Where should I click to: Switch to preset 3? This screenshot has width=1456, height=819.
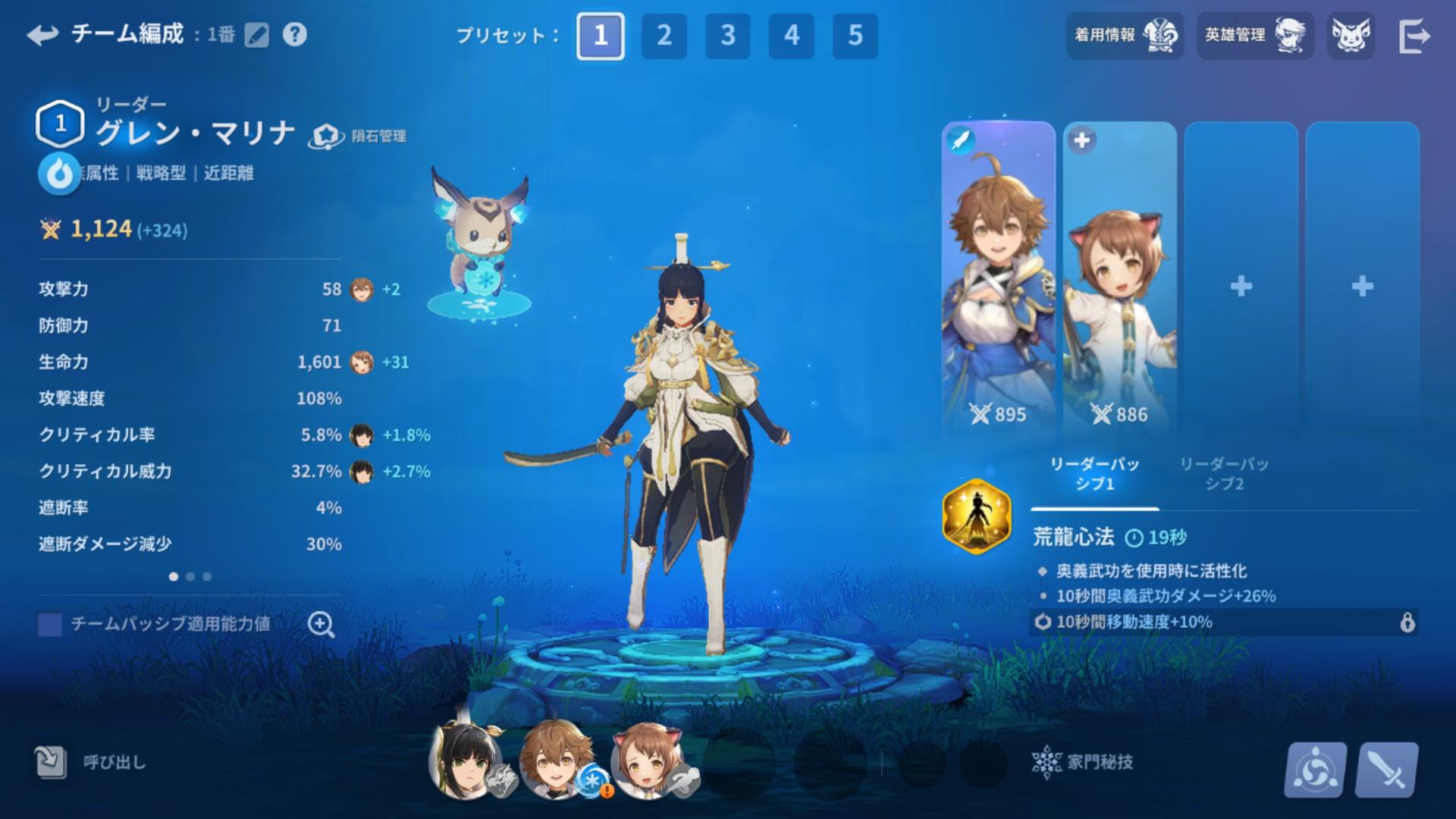click(x=728, y=36)
